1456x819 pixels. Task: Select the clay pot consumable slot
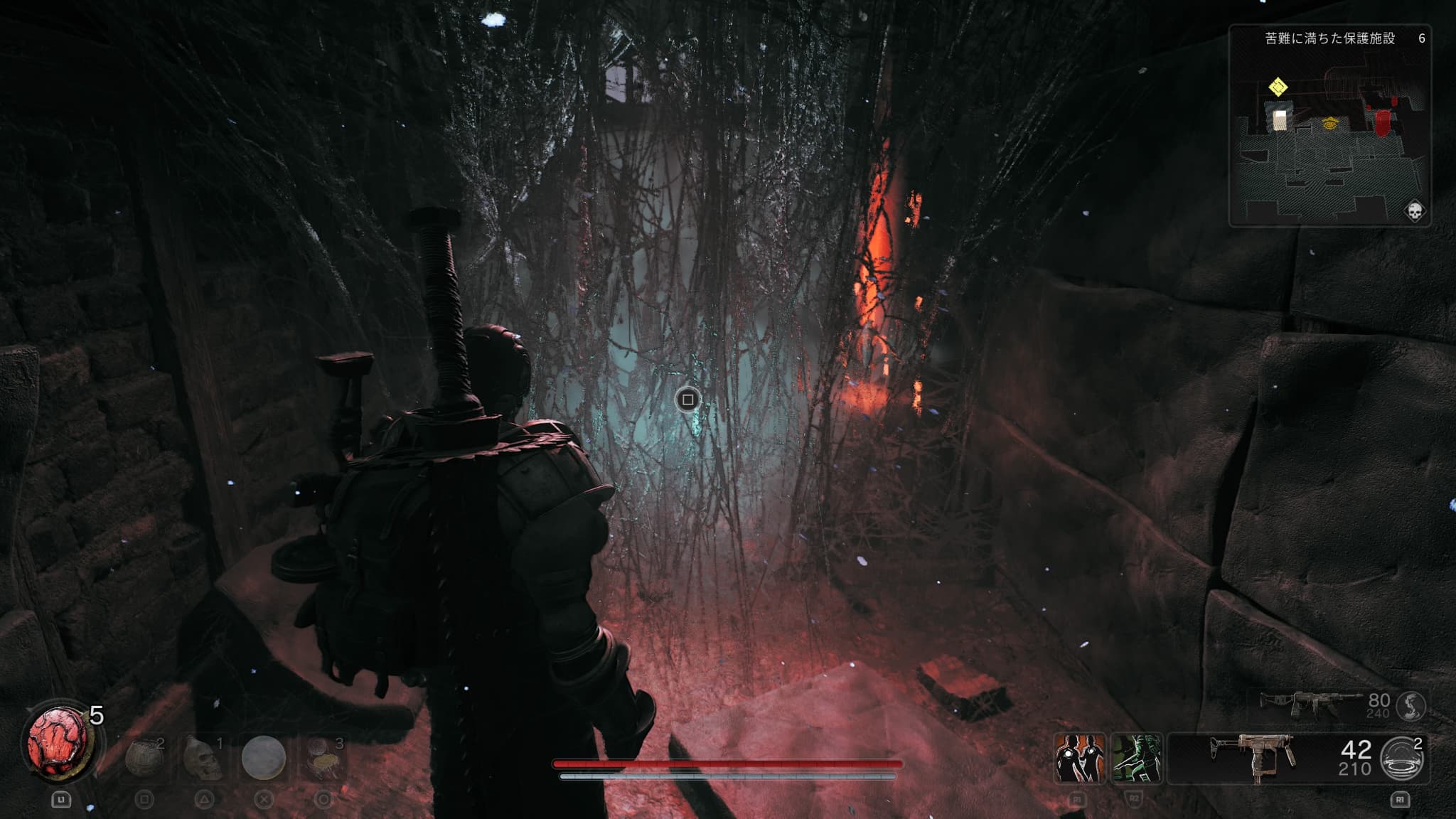144,758
